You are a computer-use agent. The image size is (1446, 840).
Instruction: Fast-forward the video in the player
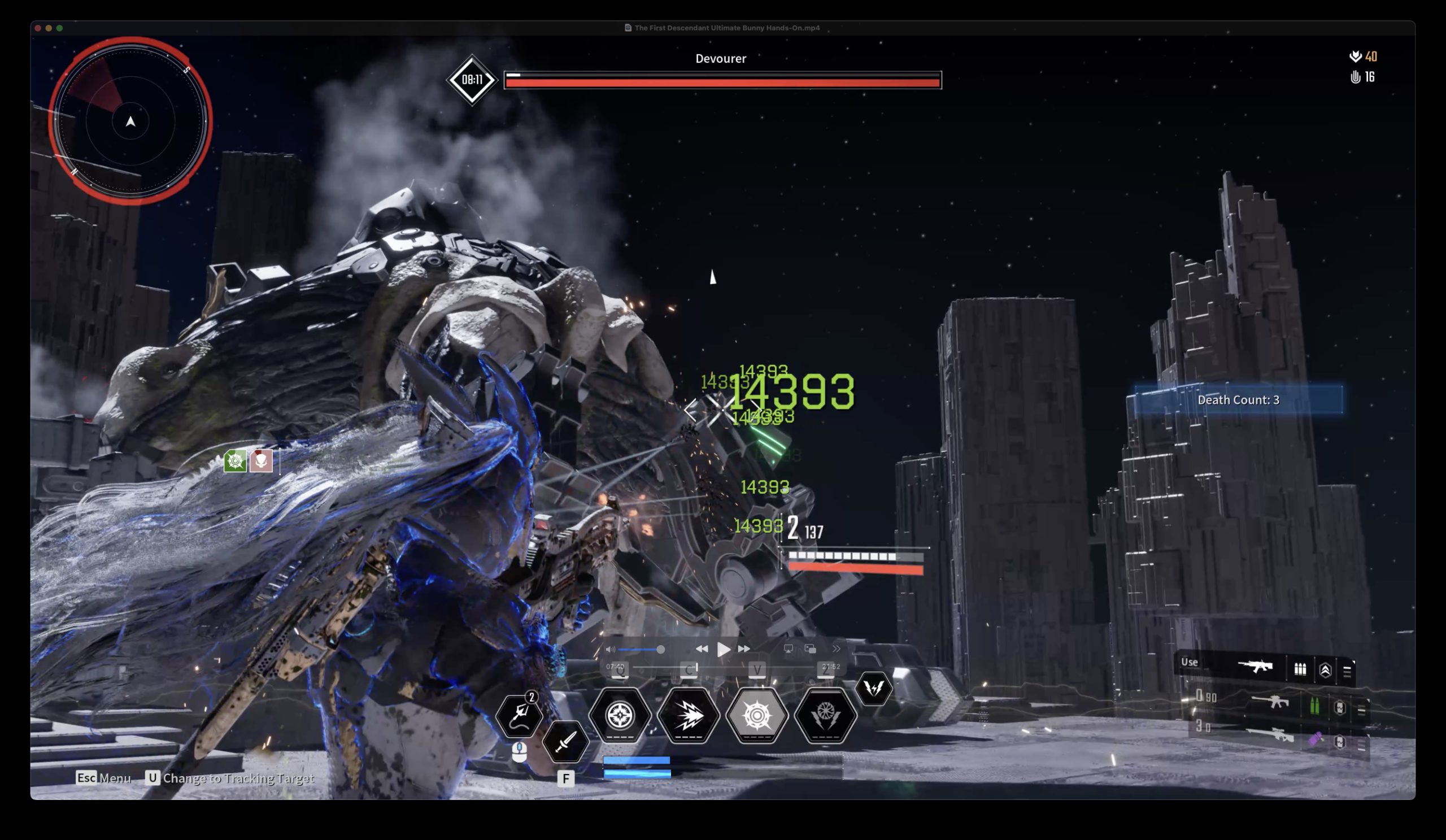coord(744,649)
